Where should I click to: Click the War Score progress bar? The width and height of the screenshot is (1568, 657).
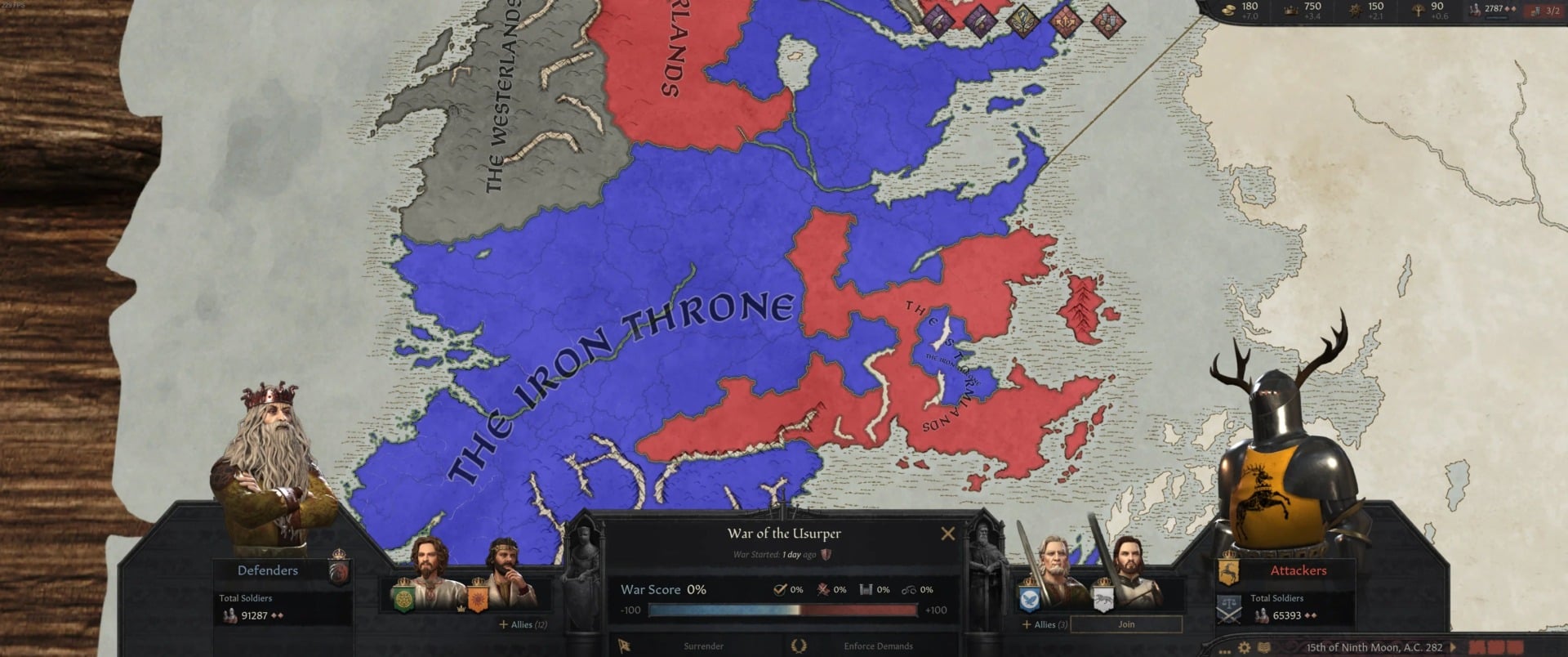point(783,610)
